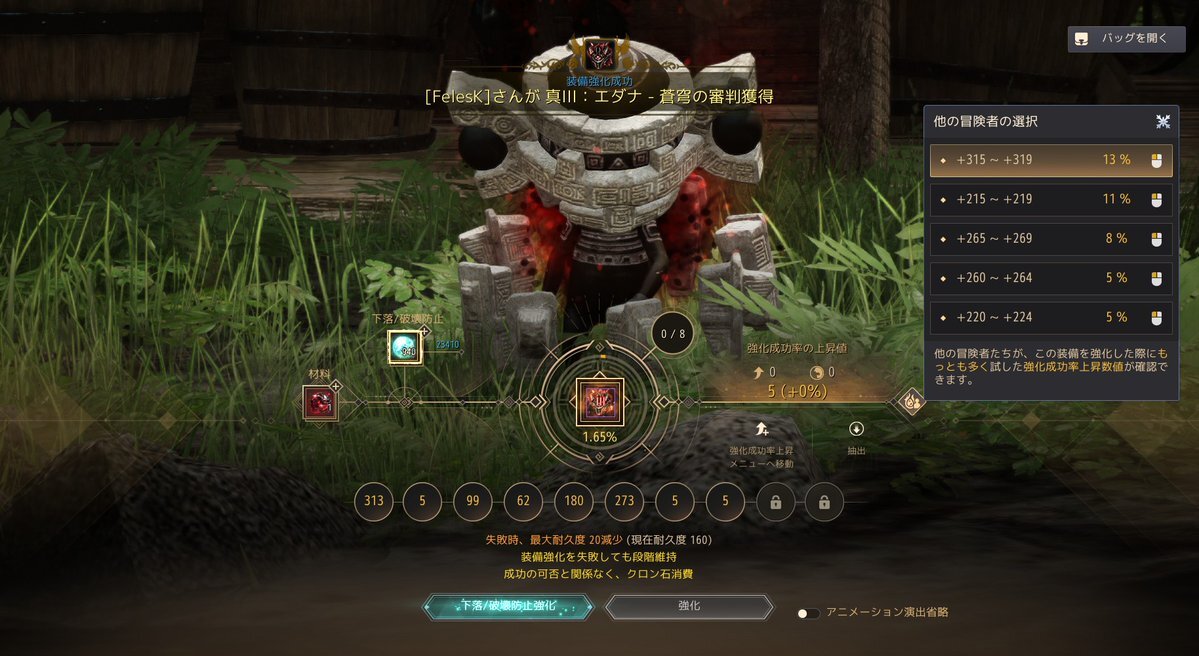Close the 他の冒険者の選択 panel
Viewport: 1199px width, 656px height.
click(x=1163, y=122)
